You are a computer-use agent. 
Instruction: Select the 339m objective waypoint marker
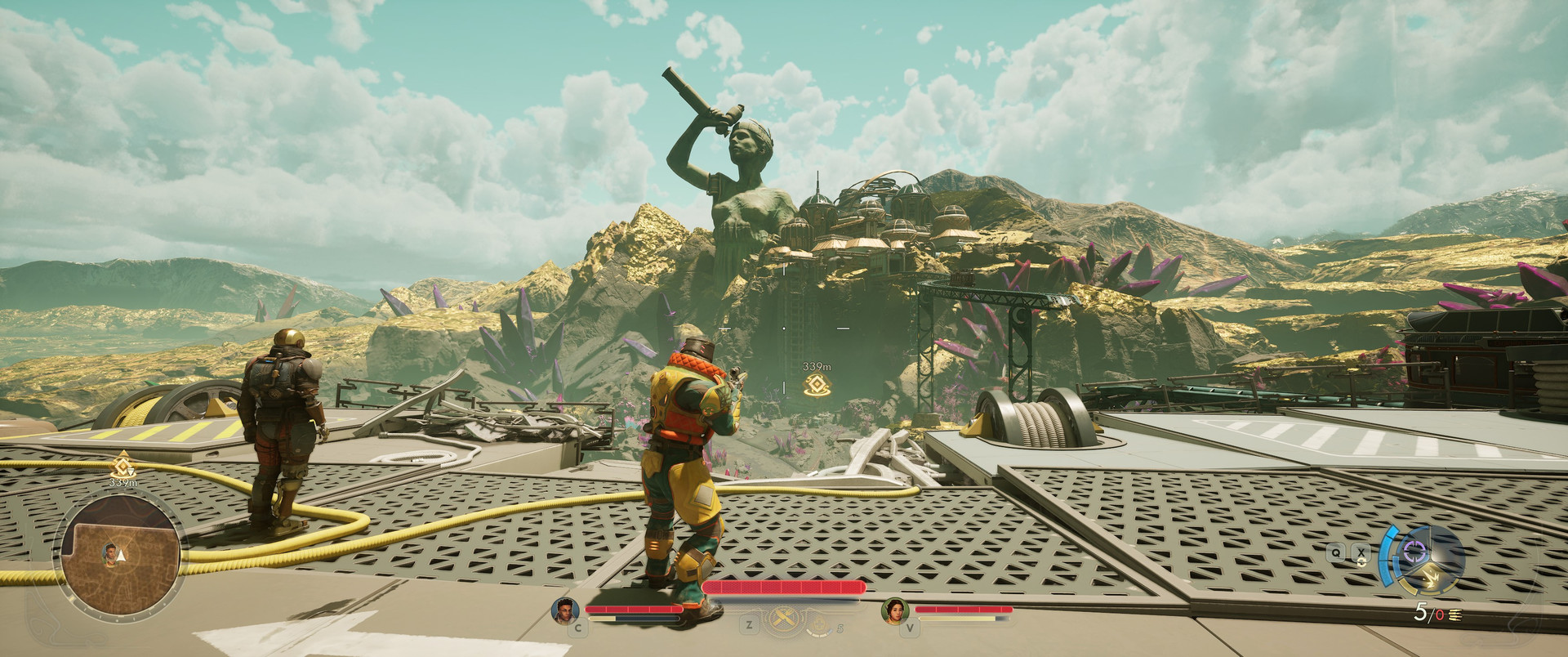(814, 387)
